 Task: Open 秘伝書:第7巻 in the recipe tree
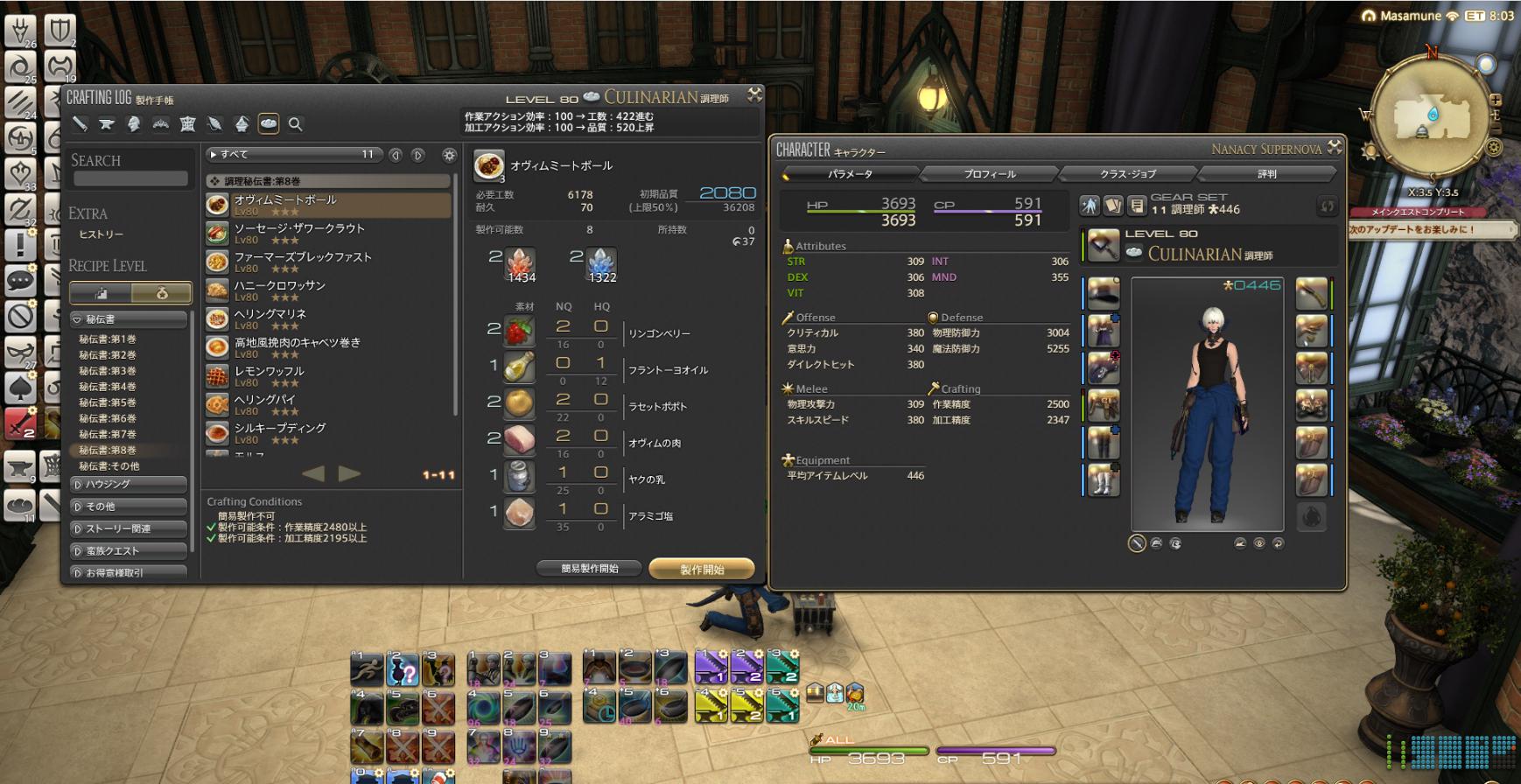click(108, 434)
